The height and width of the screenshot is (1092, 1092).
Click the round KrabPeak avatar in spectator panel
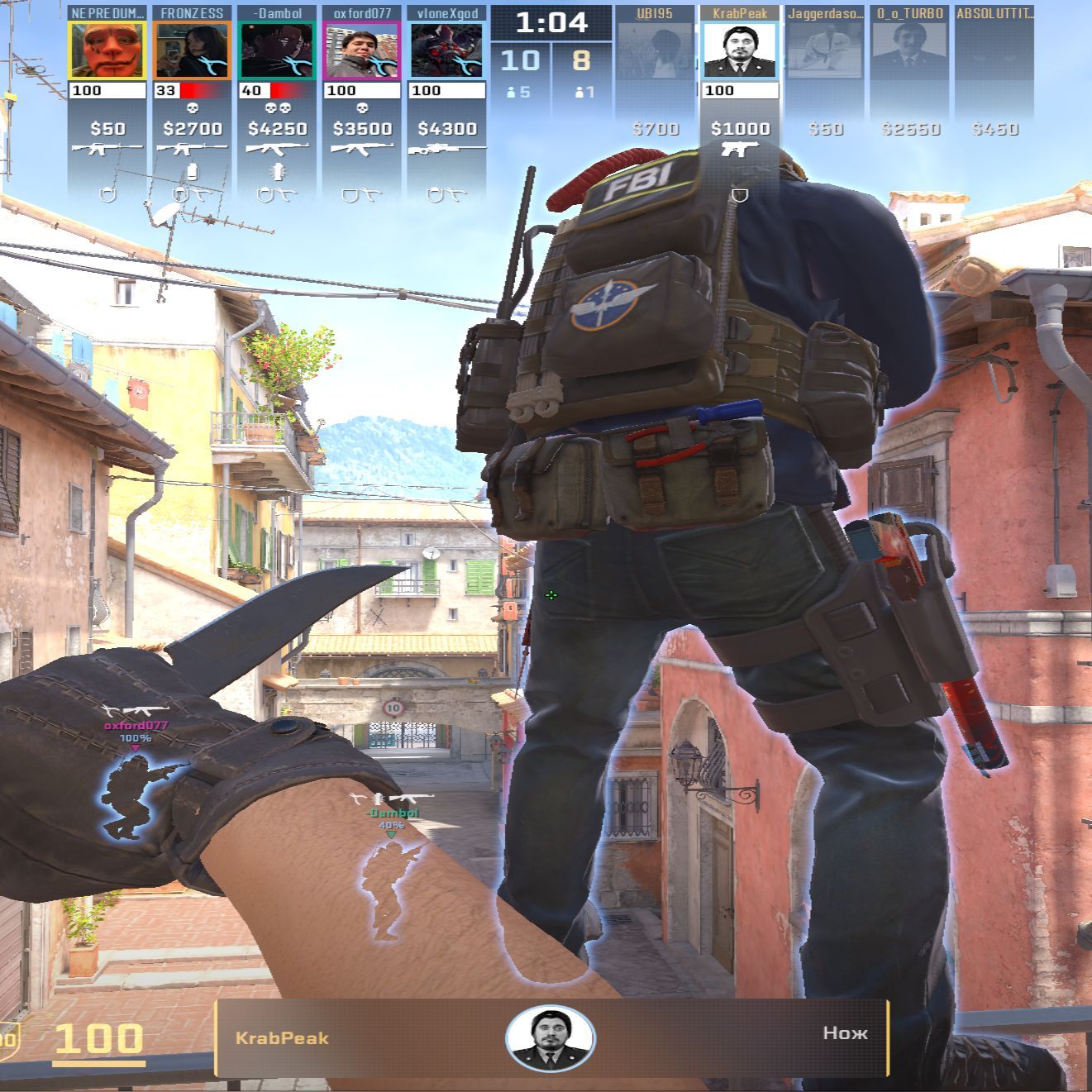[x=551, y=1038]
